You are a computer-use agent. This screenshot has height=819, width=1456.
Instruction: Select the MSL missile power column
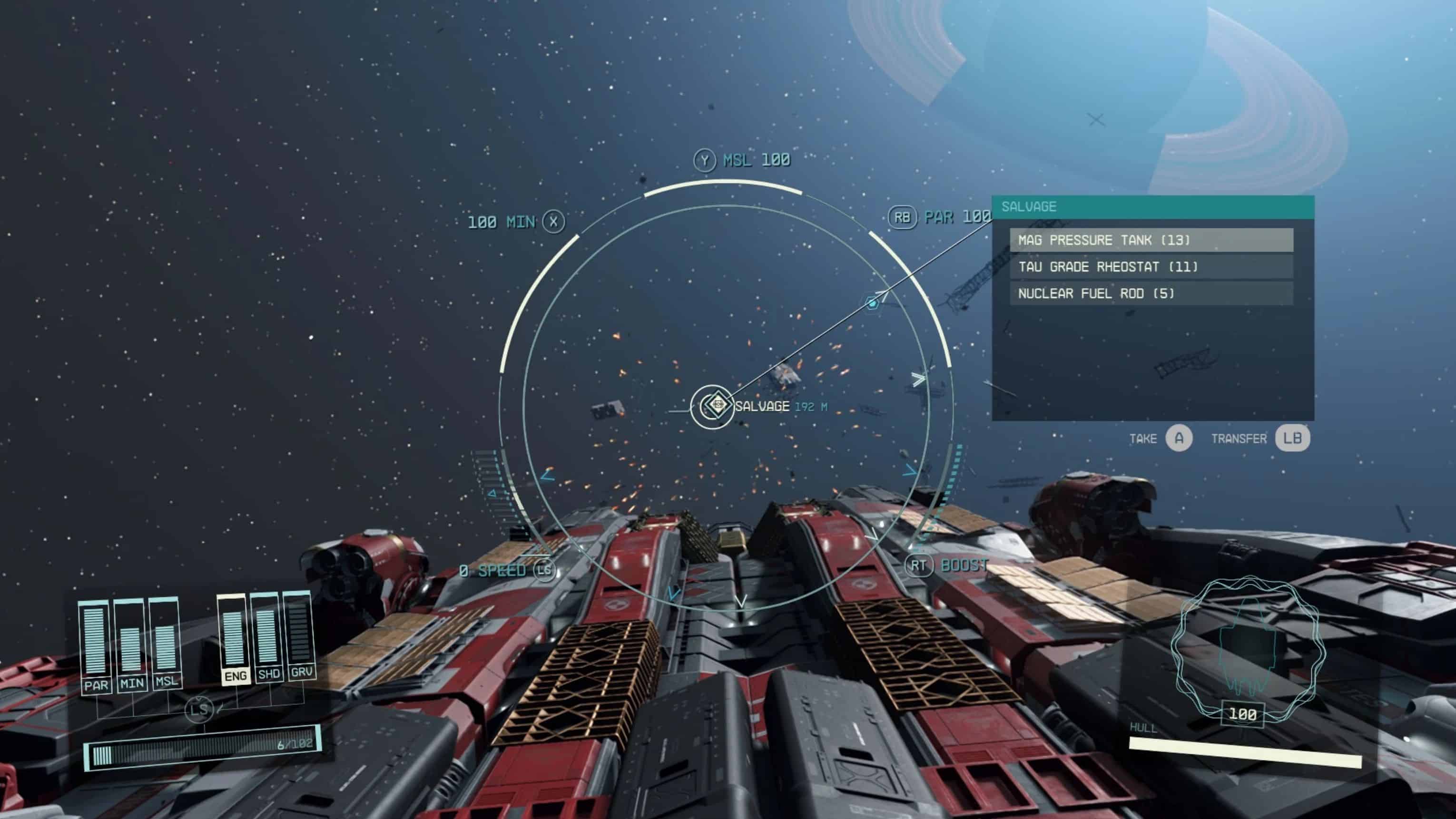(x=166, y=643)
